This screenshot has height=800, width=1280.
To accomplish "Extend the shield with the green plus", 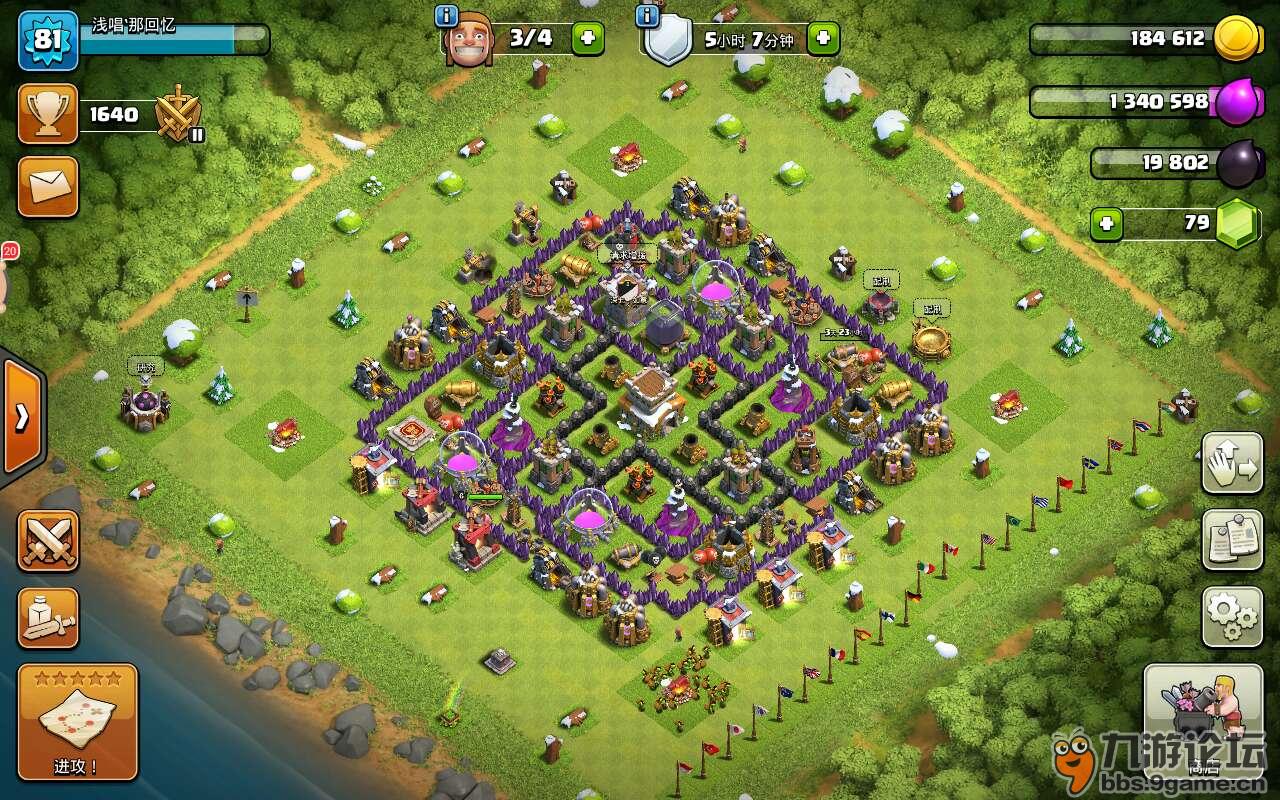I will click(822, 39).
